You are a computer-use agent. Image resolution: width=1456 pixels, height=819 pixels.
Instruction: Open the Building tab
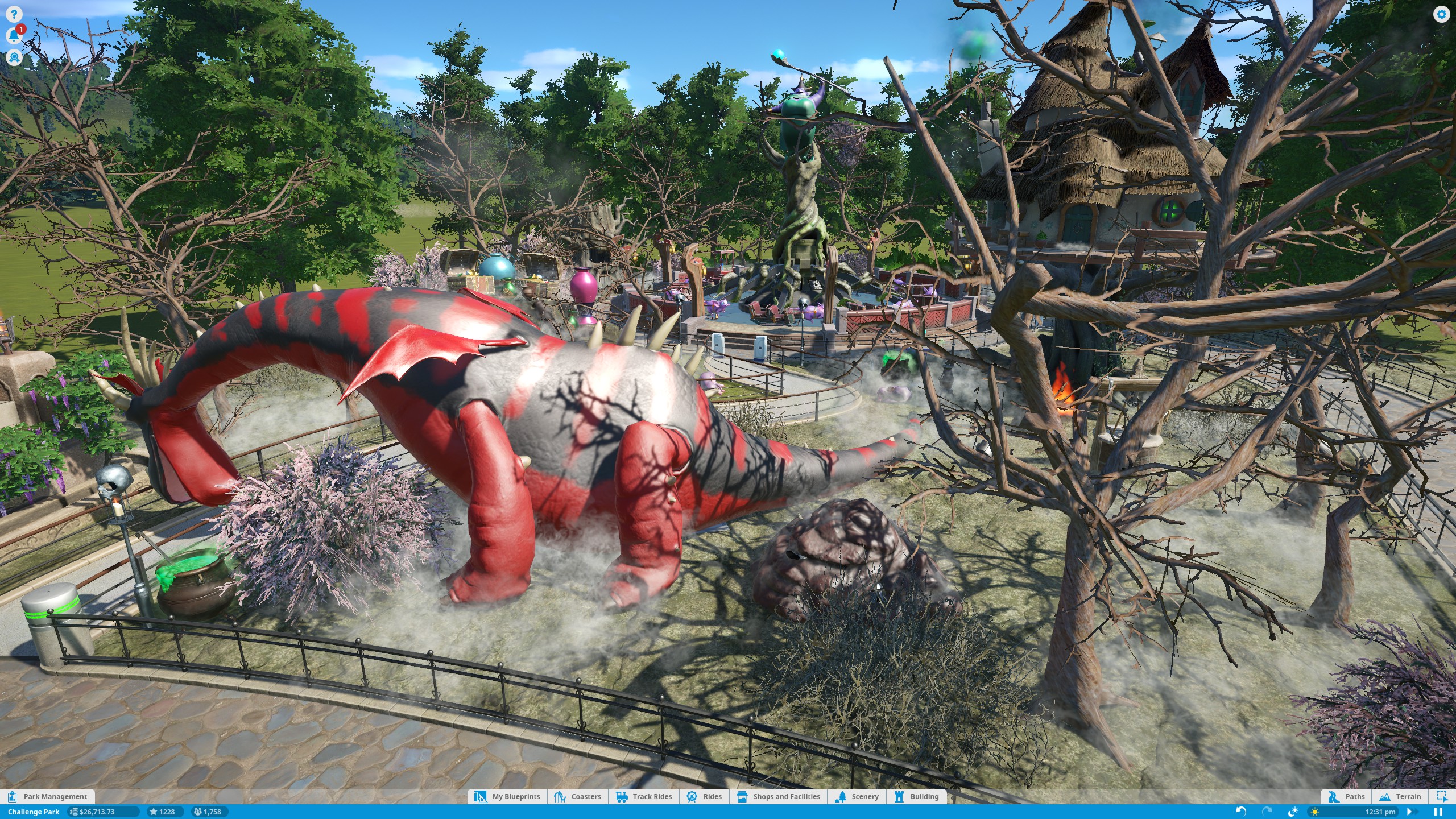(917, 796)
